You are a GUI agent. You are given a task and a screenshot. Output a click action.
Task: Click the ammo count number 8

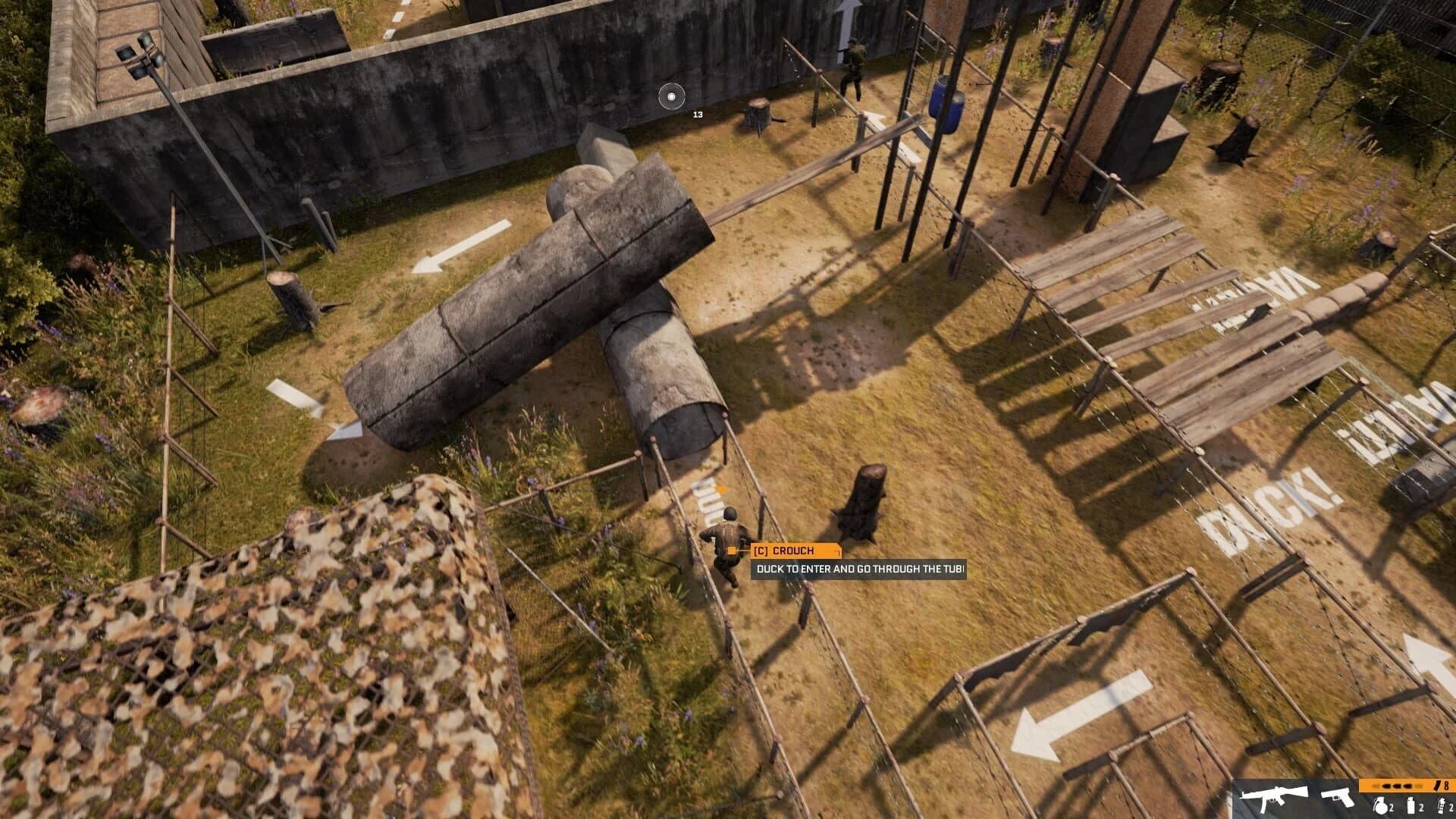[x=1447, y=786]
